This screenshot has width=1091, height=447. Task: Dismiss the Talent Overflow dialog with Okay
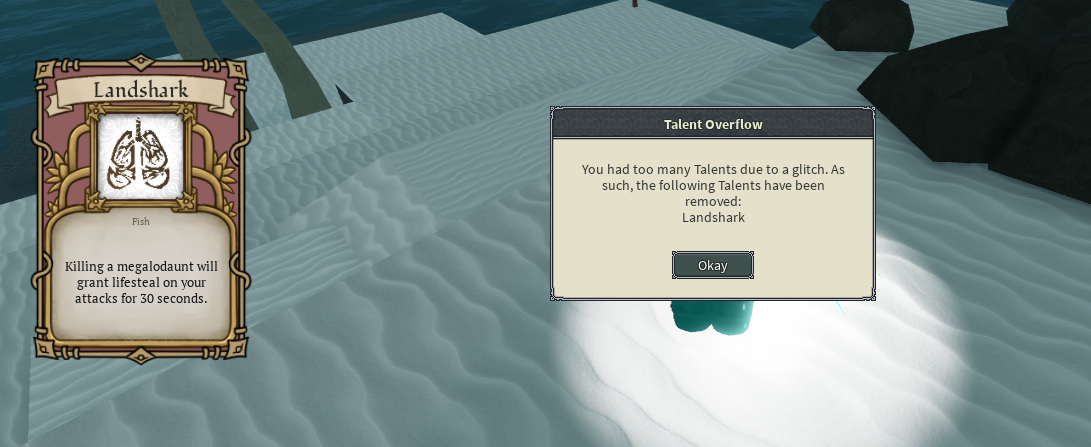coord(712,265)
